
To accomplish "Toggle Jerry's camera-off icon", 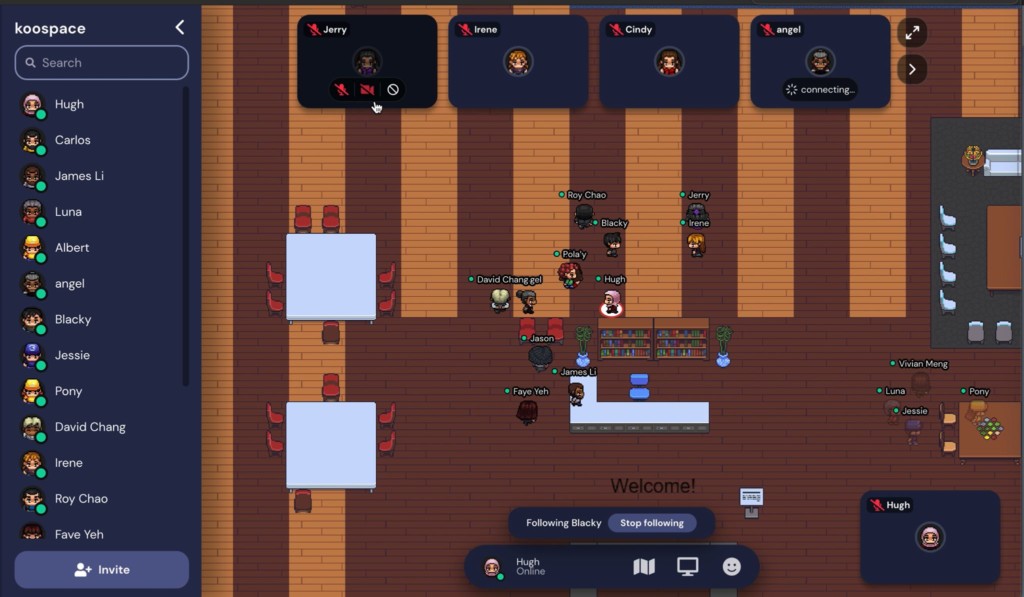I will (x=367, y=90).
